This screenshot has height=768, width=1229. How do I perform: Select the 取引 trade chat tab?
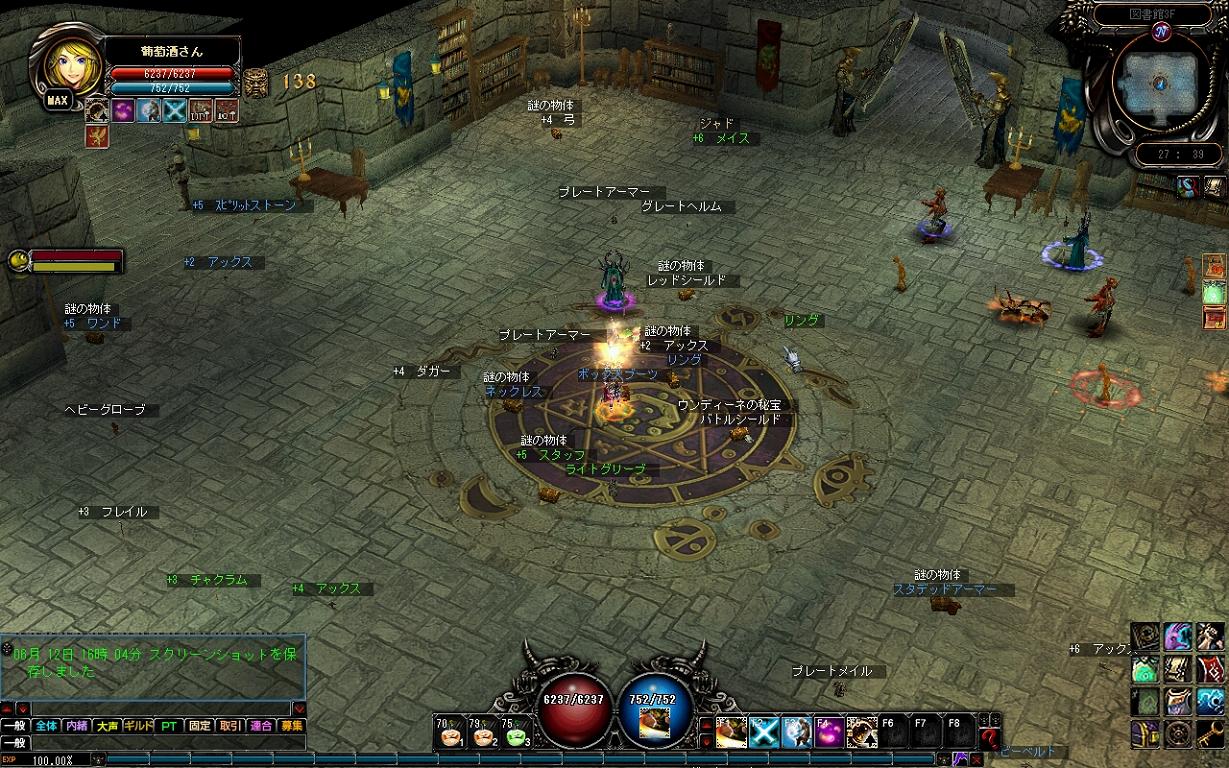pyautogui.click(x=230, y=726)
